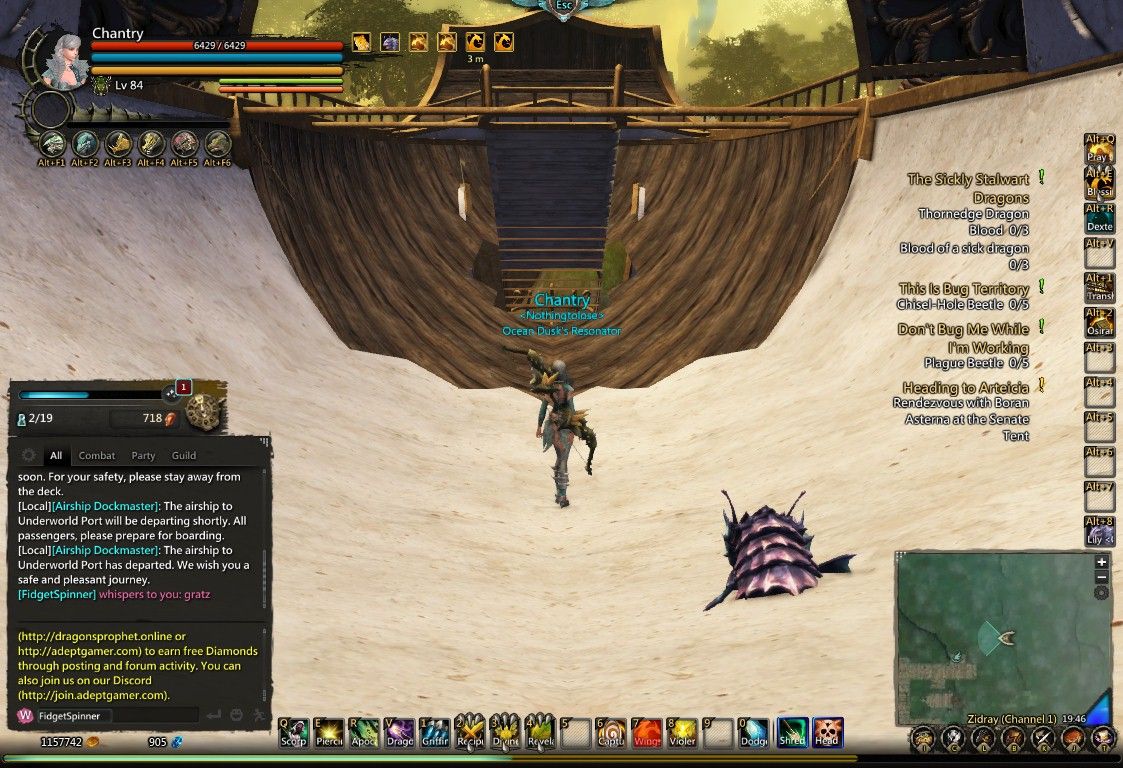
Task: Open the Heading to Arteicia quest entry
Action: (x=965, y=387)
